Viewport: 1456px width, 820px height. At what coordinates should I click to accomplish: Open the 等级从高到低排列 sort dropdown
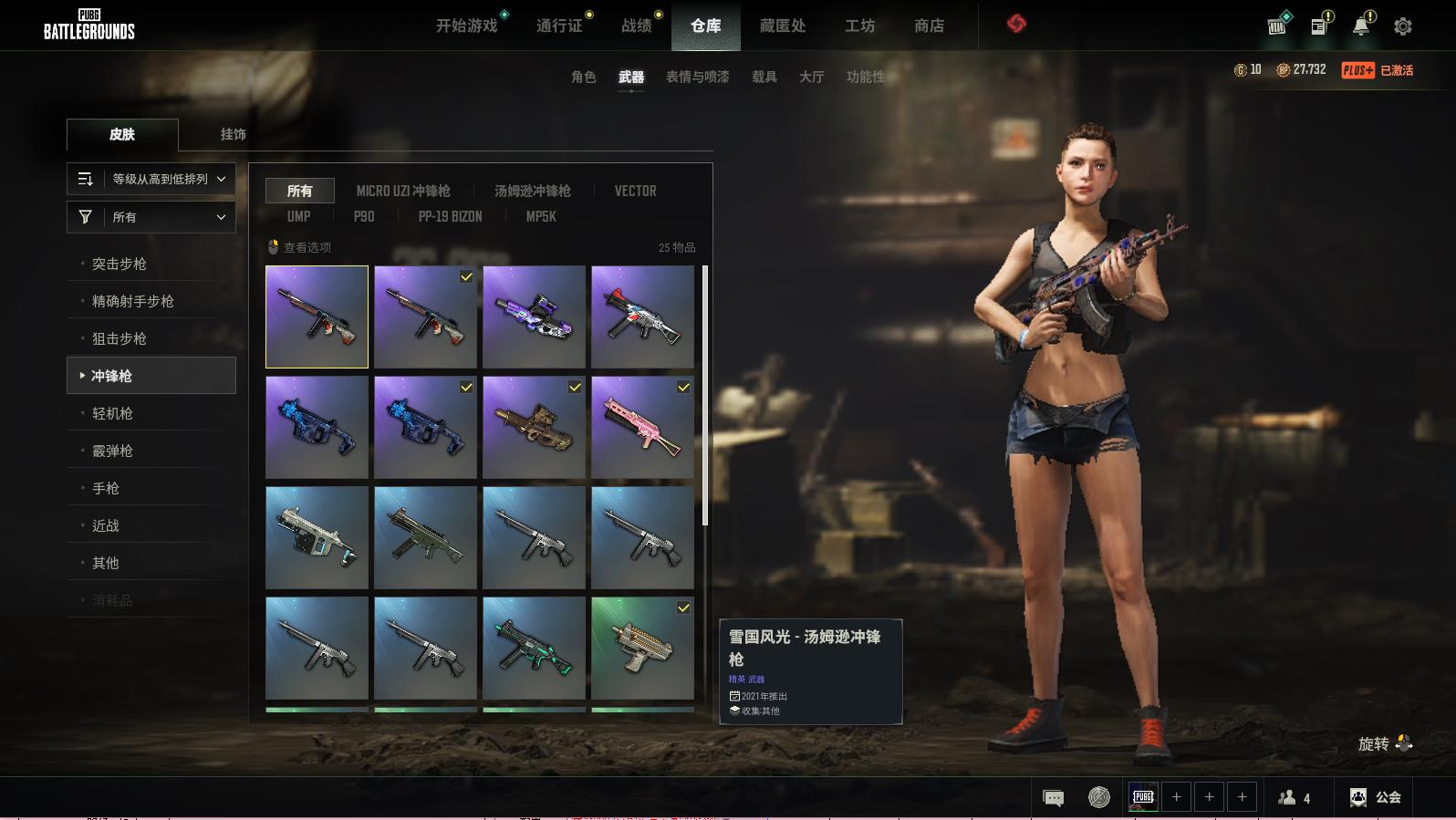tap(151, 179)
